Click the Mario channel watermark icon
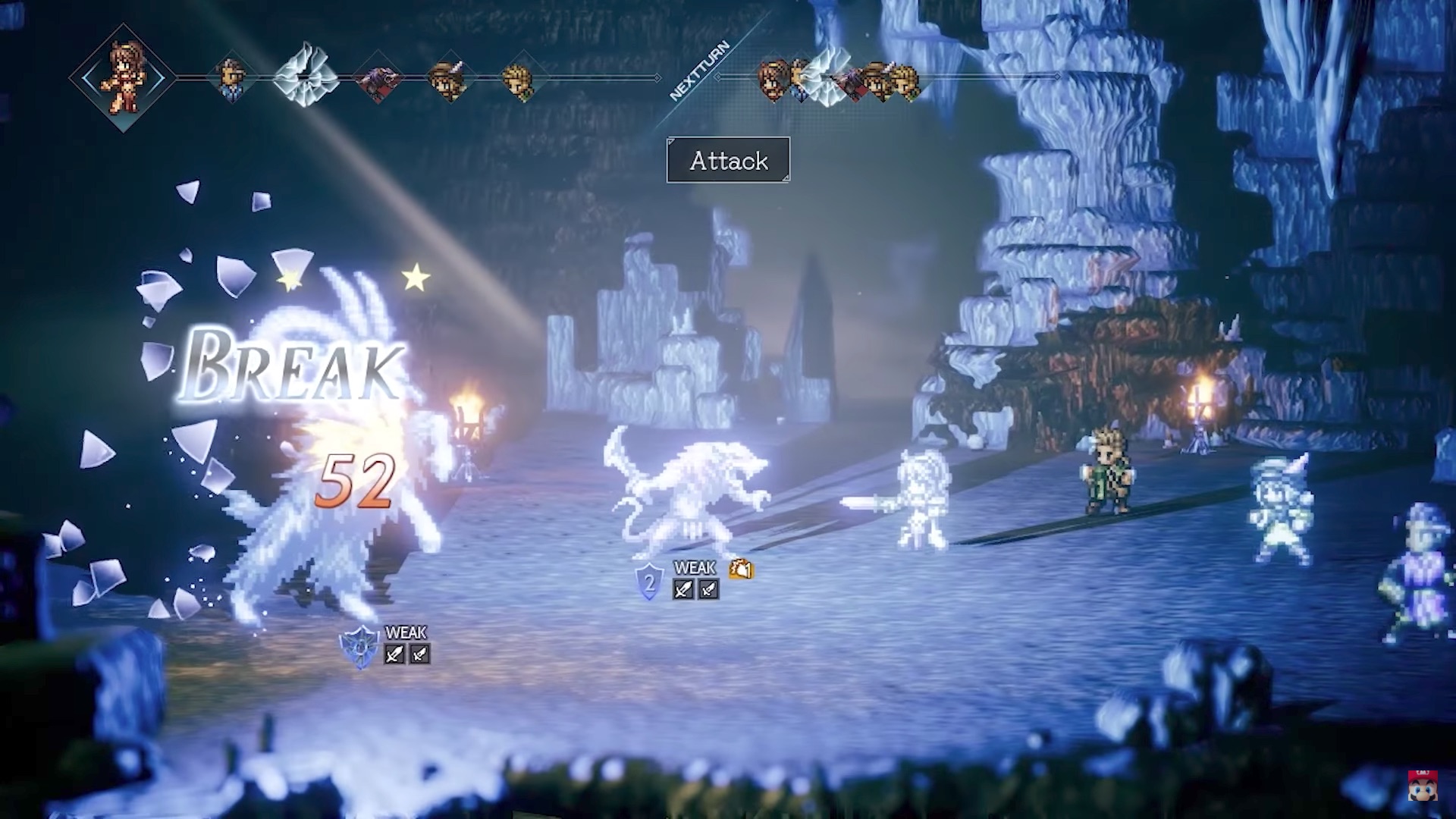The image size is (1456, 819). coord(1423,786)
